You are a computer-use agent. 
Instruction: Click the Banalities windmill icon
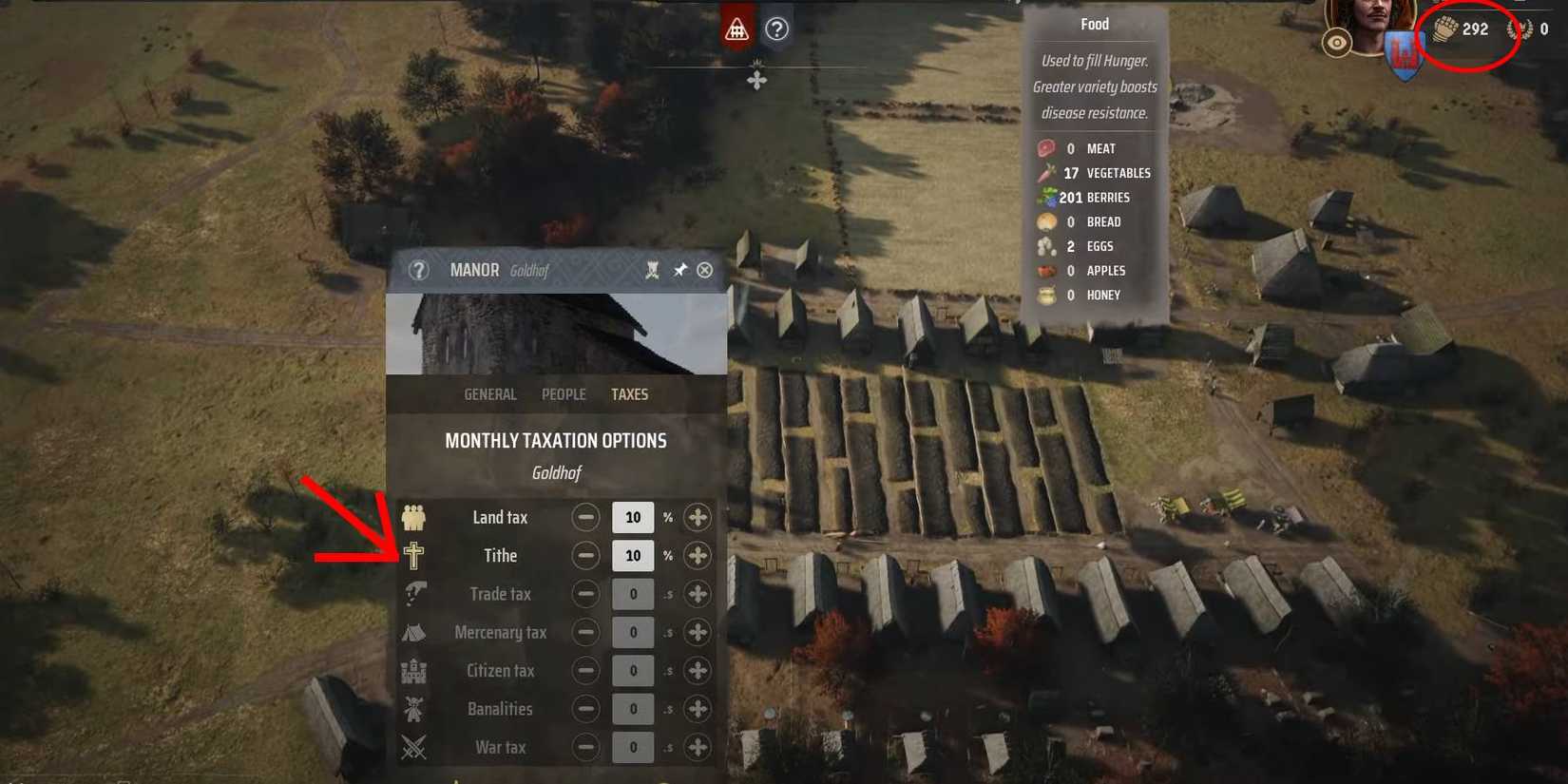click(x=415, y=709)
